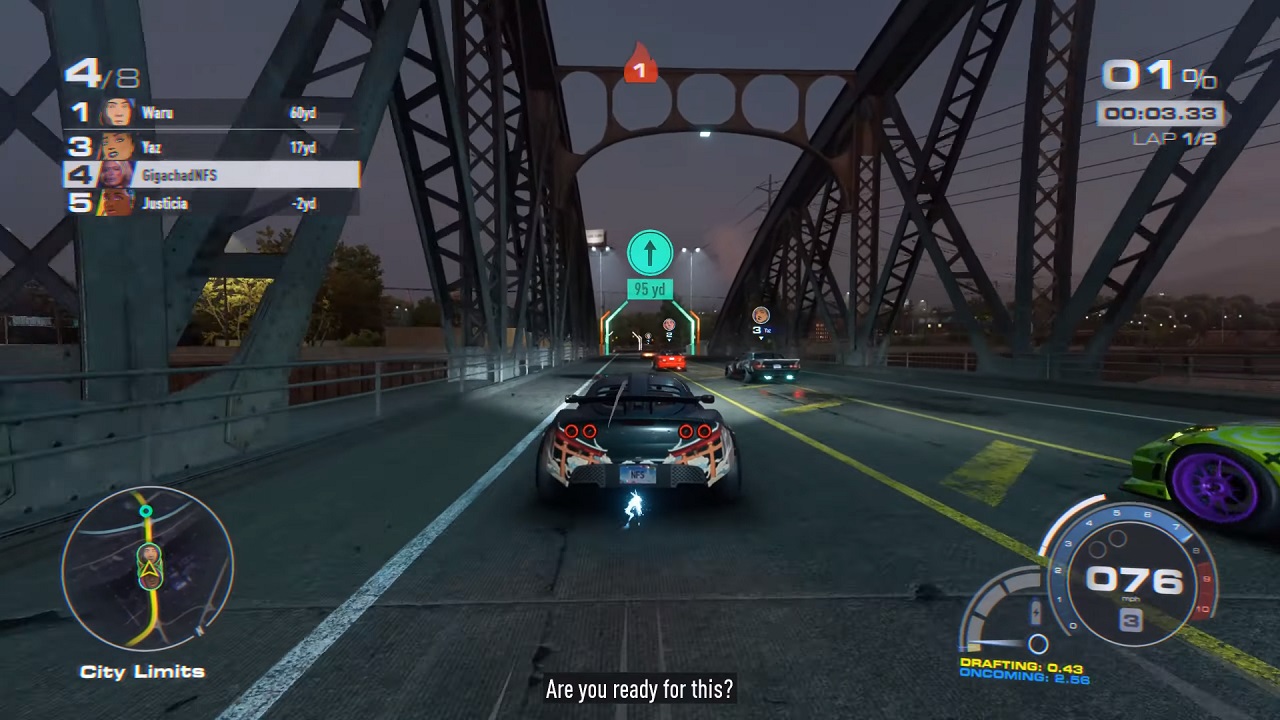Click the green checkpoint arrow marker
Screen dimensions: 1280x720
(x=649, y=253)
